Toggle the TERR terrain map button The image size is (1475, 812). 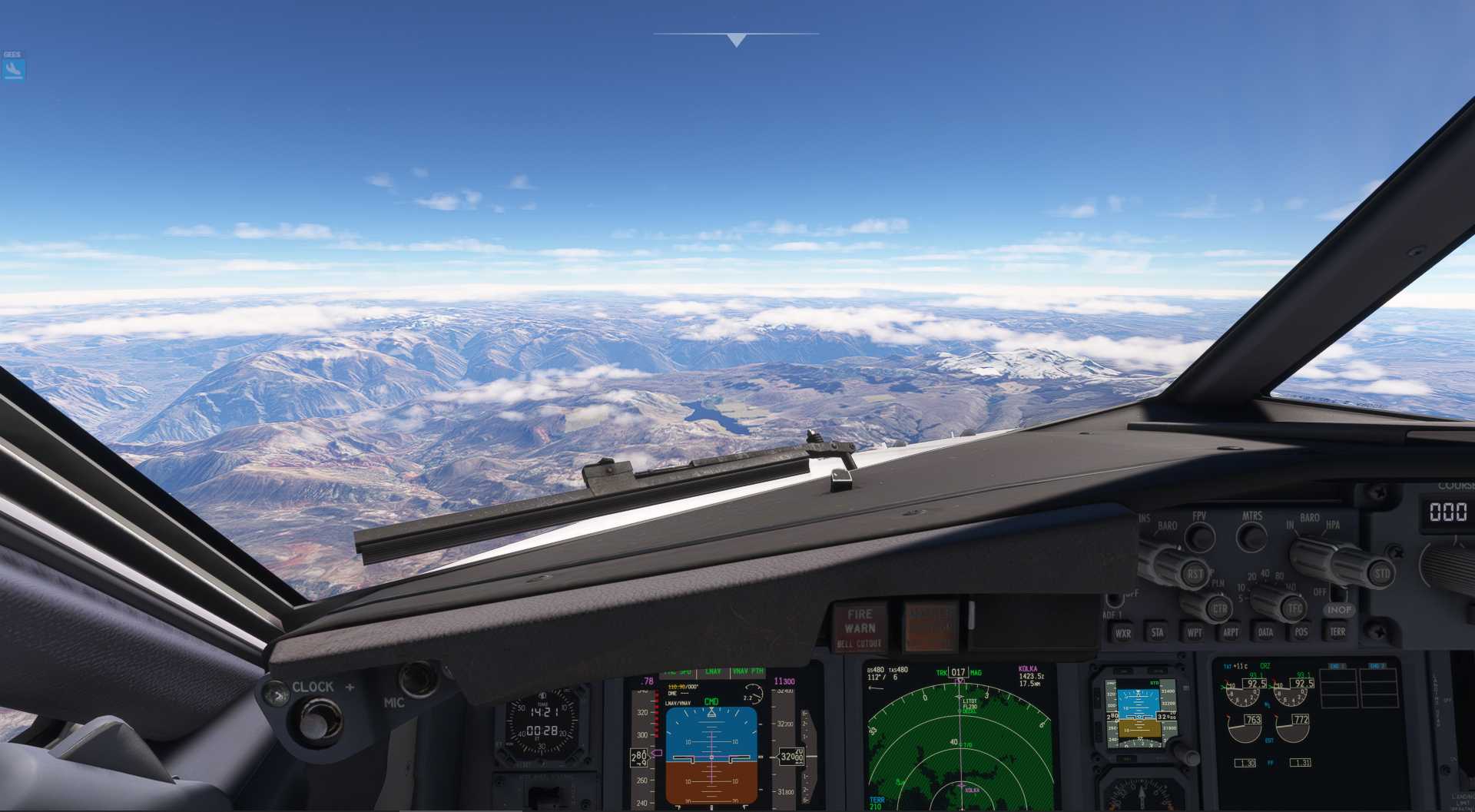1337,631
